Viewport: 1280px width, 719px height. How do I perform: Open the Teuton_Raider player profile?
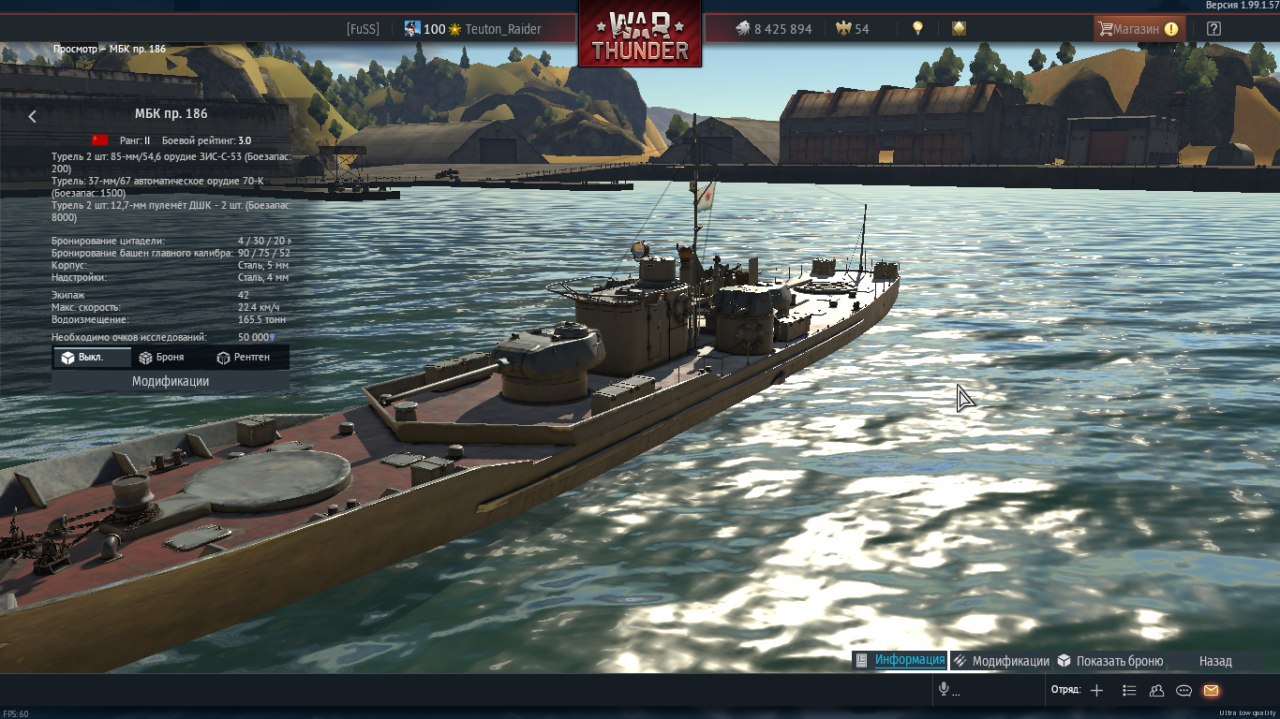(502, 29)
